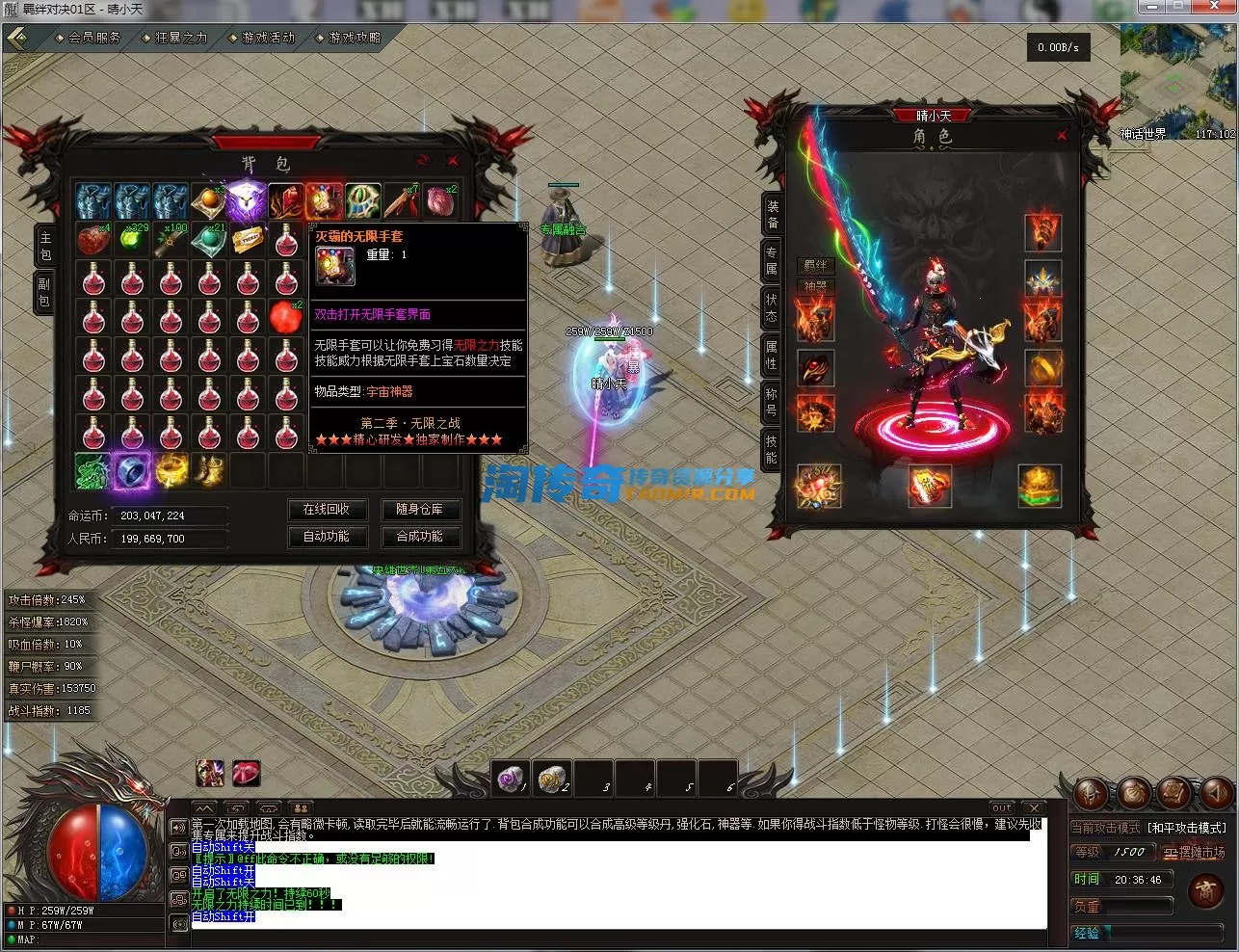
Task: Open the 会员服务 menu
Action: (x=93, y=38)
